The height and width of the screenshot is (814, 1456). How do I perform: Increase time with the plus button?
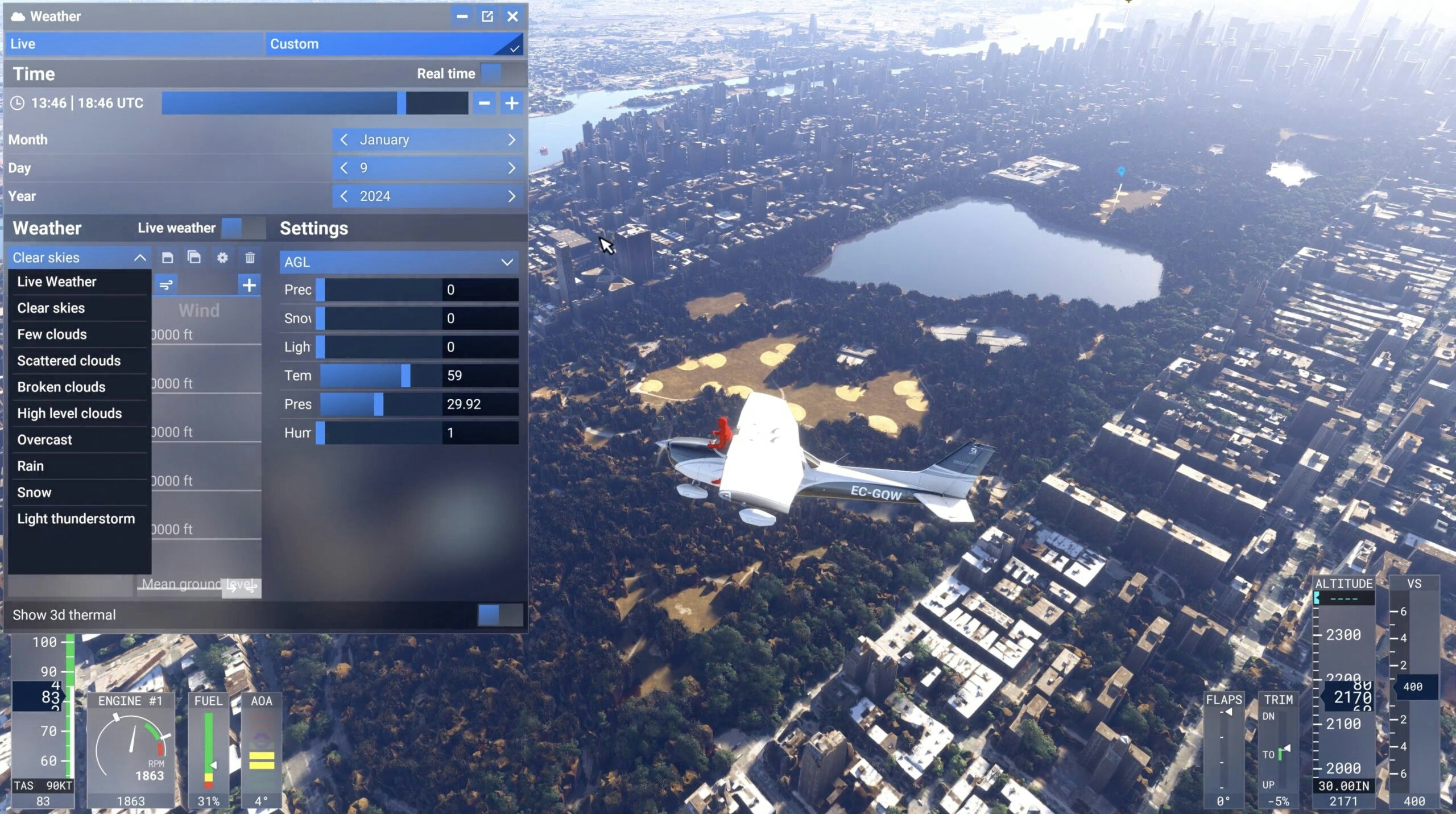coord(511,103)
